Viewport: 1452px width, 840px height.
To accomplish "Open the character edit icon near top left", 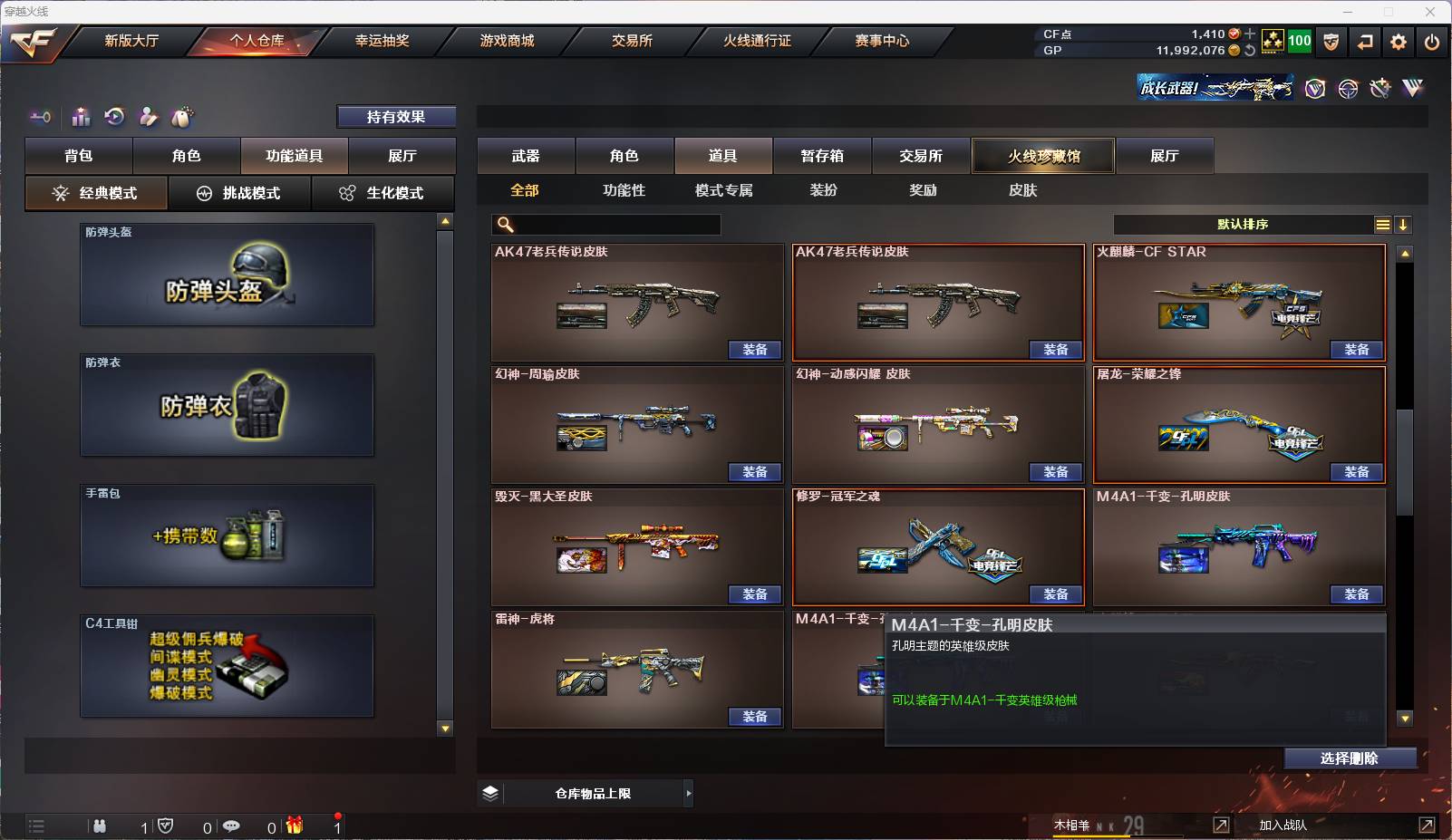I will 148,117.
